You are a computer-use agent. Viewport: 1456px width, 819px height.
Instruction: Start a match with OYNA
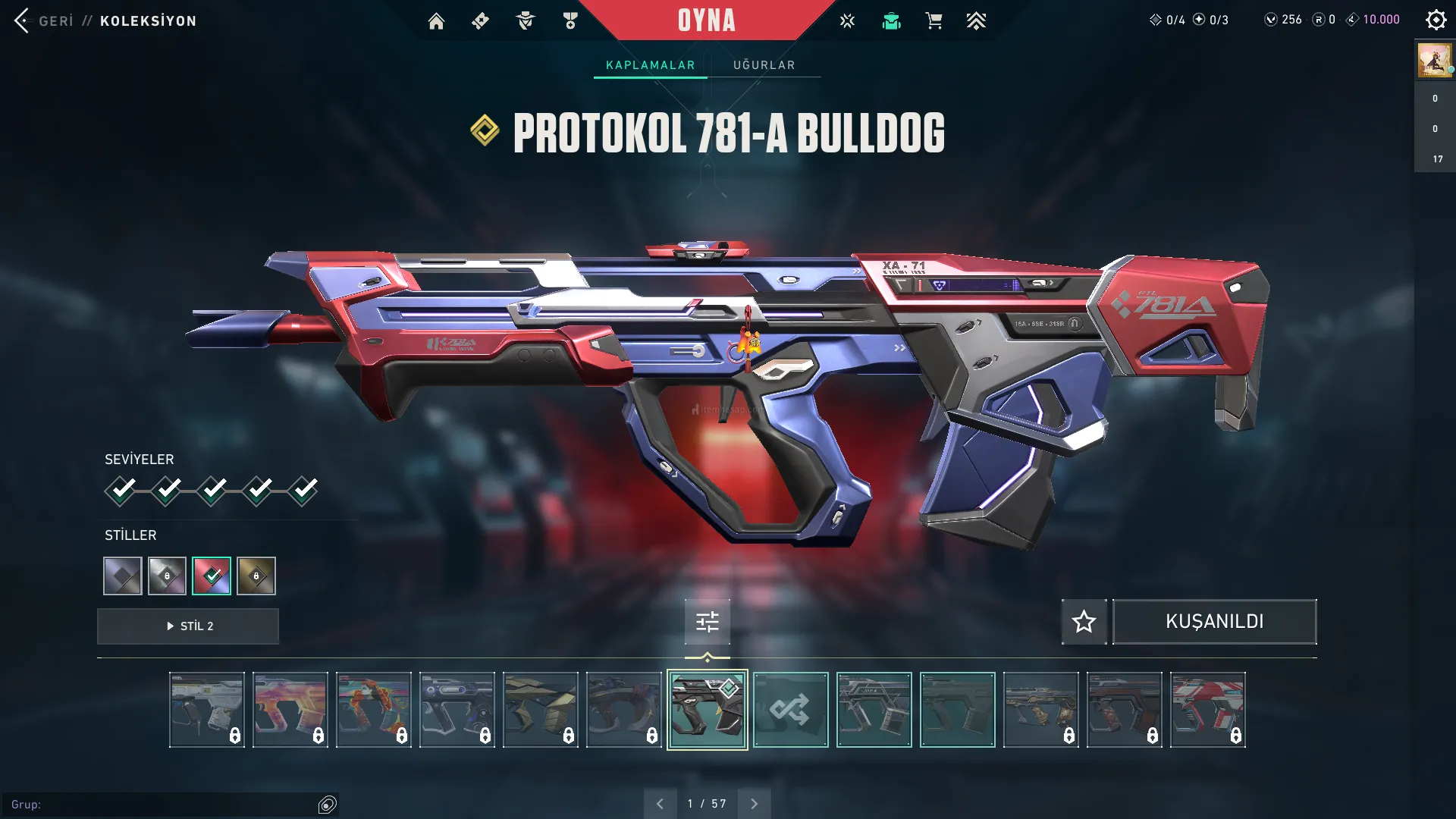coord(706,20)
